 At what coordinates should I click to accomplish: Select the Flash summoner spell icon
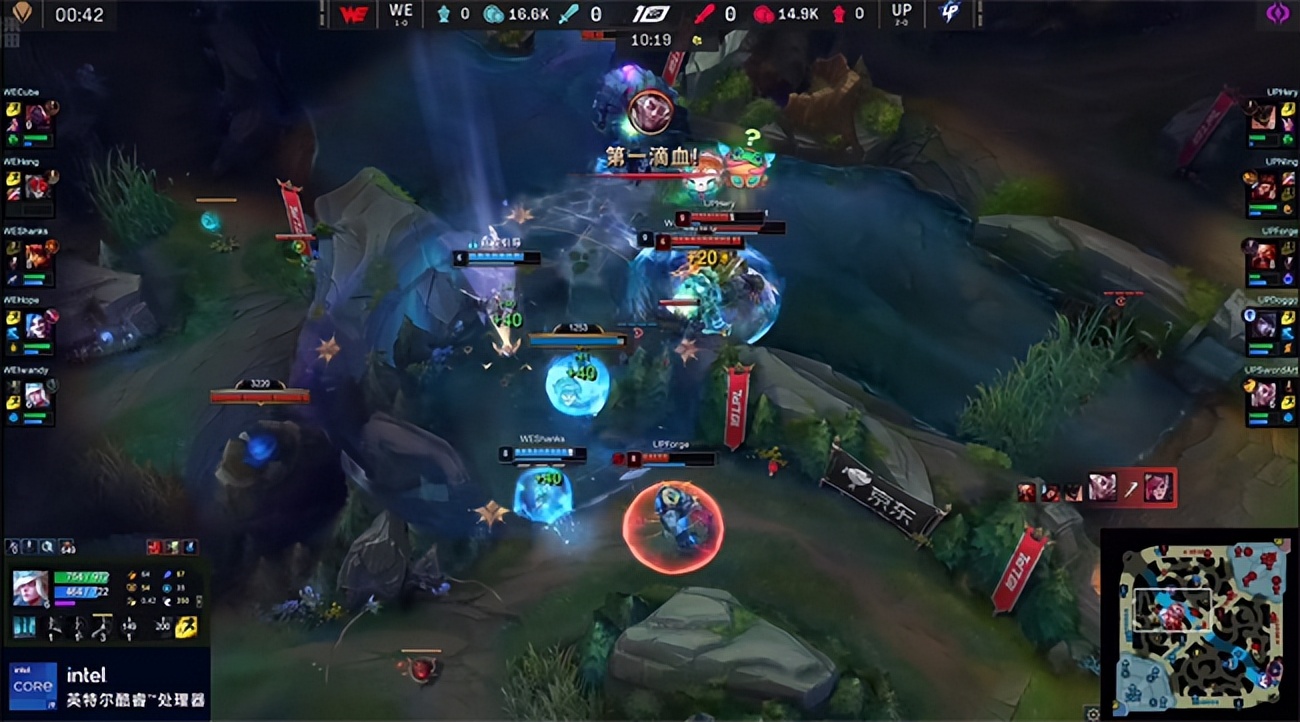(x=186, y=627)
